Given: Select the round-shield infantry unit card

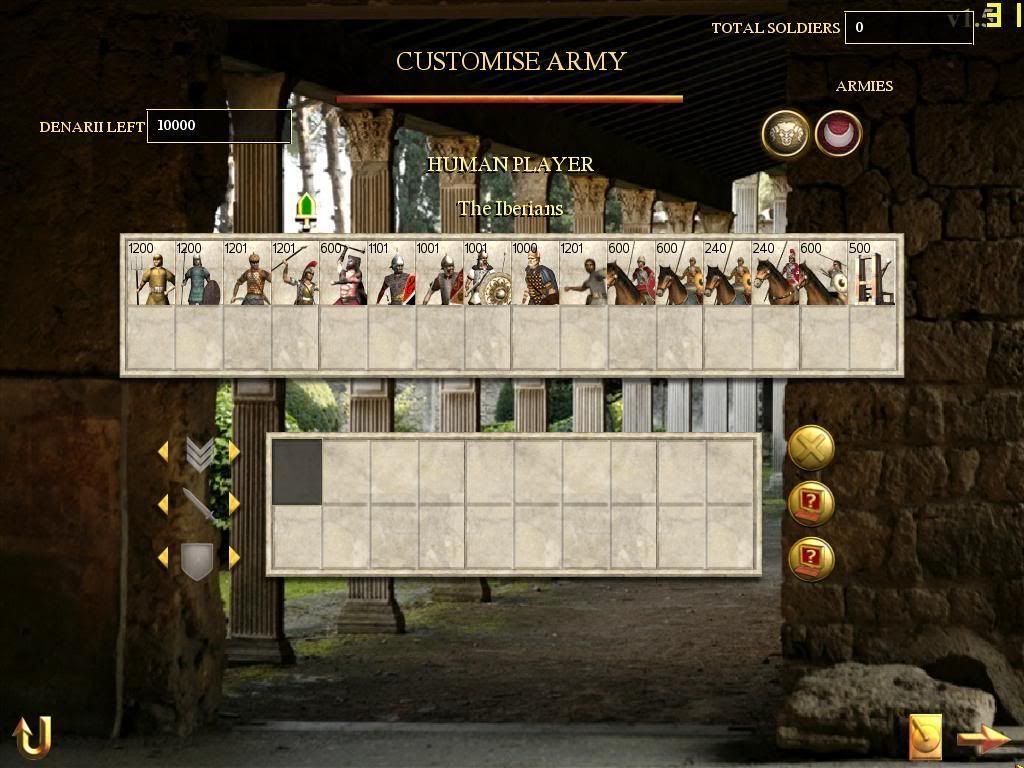Looking at the screenshot, I should tap(487, 274).
